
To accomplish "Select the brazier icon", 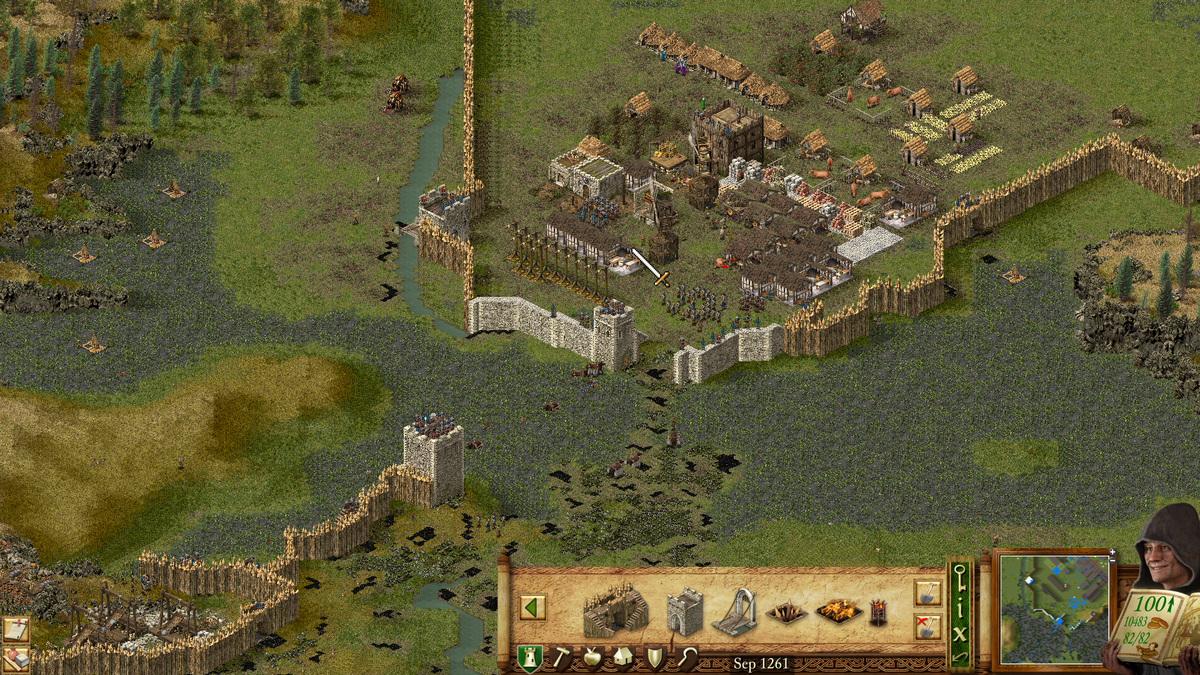I will click(x=878, y=612).
